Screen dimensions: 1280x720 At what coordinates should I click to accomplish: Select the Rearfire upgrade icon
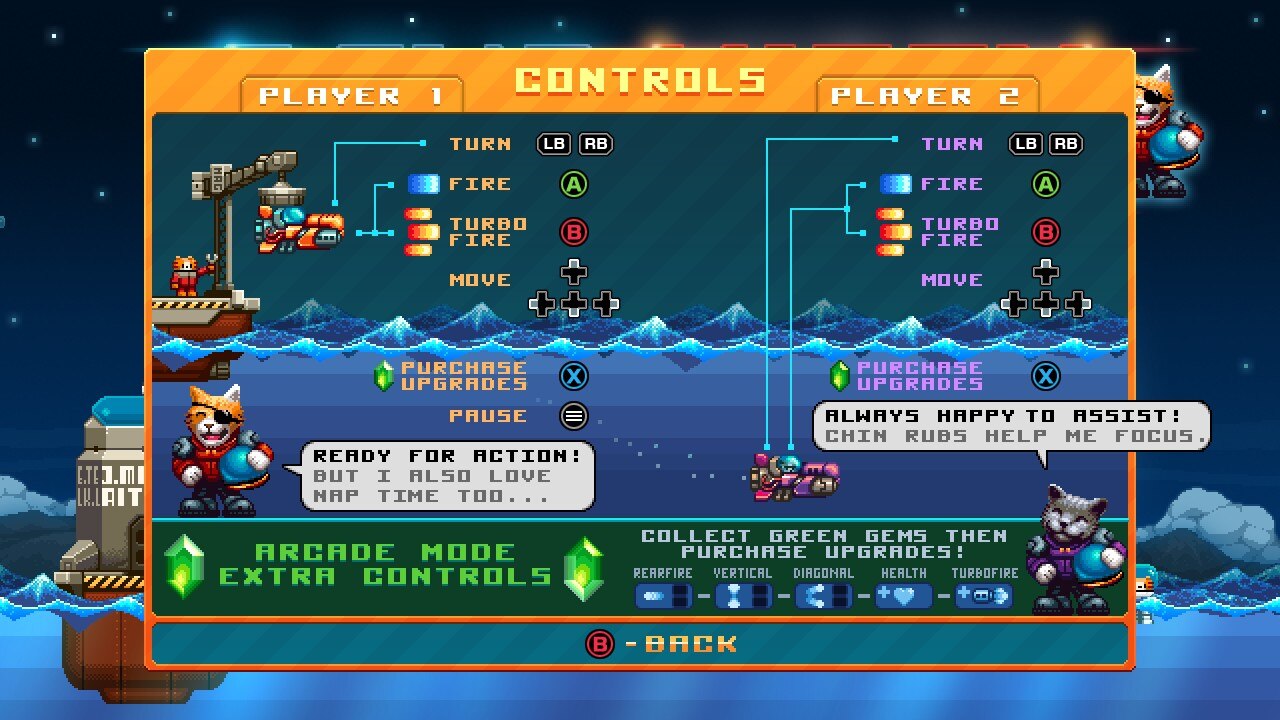pyautogui.click(x=663, y=597)
